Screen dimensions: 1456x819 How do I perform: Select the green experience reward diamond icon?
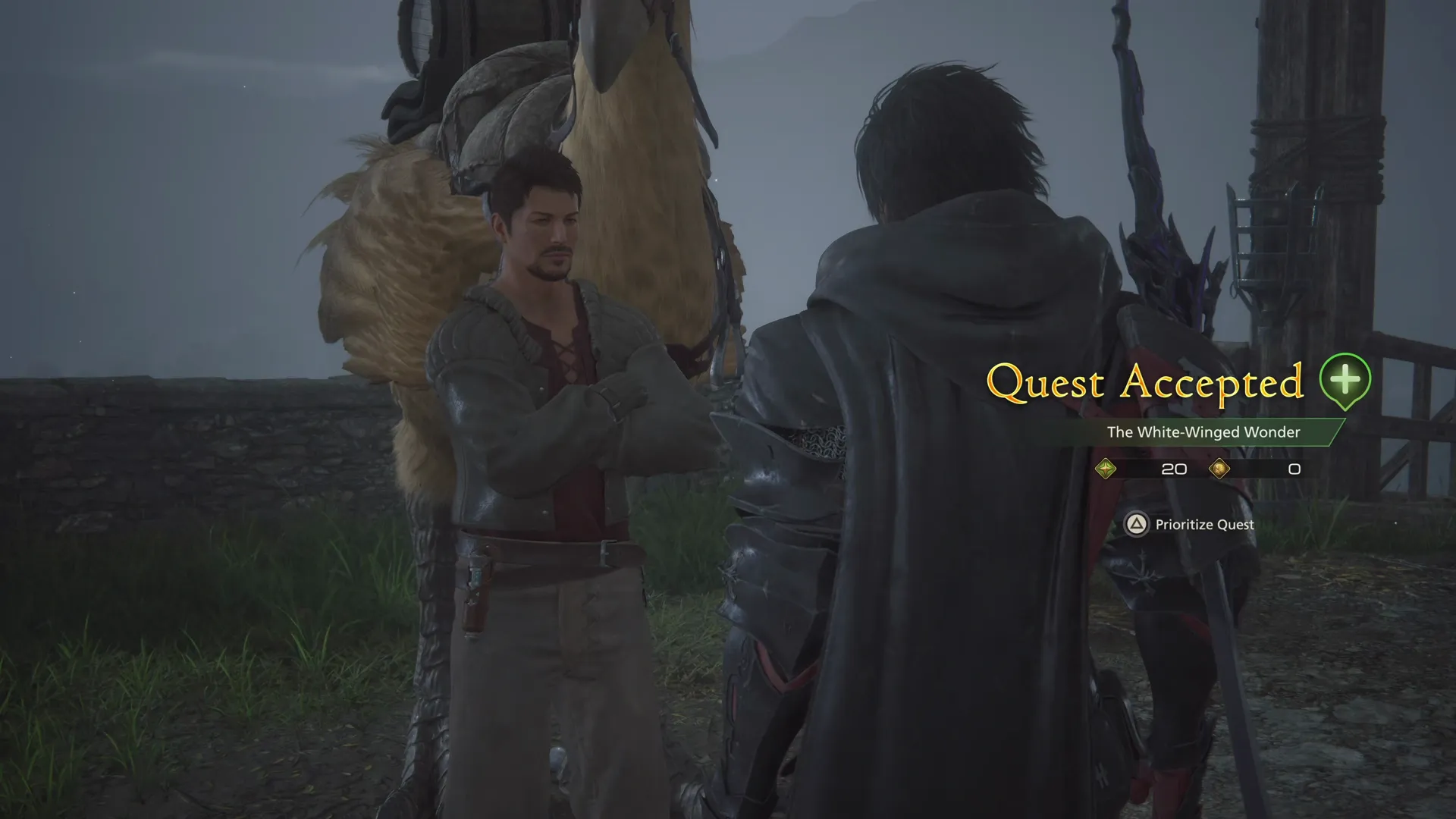click(1106, 469)
